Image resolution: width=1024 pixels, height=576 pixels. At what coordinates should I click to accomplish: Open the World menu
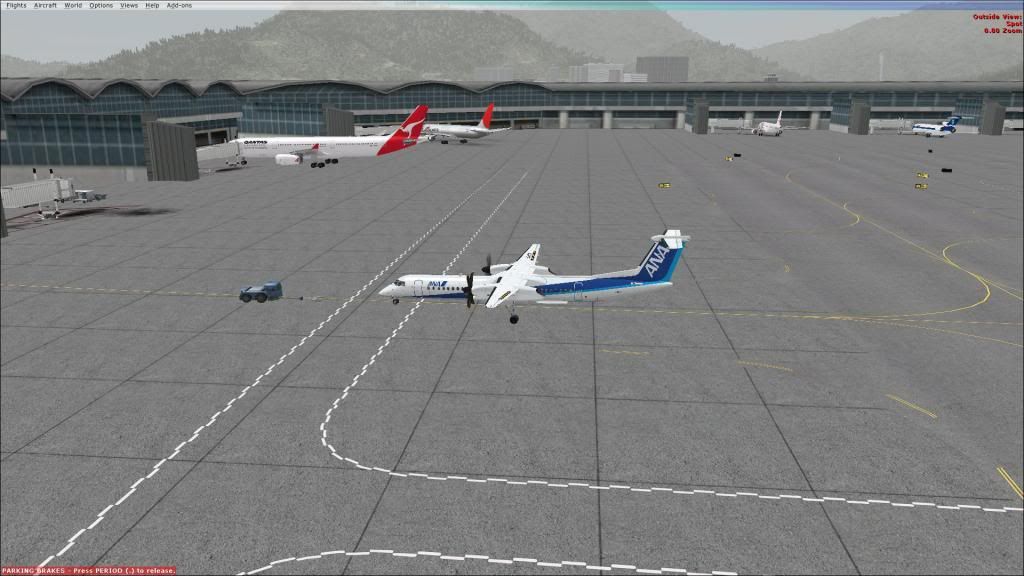73,5
